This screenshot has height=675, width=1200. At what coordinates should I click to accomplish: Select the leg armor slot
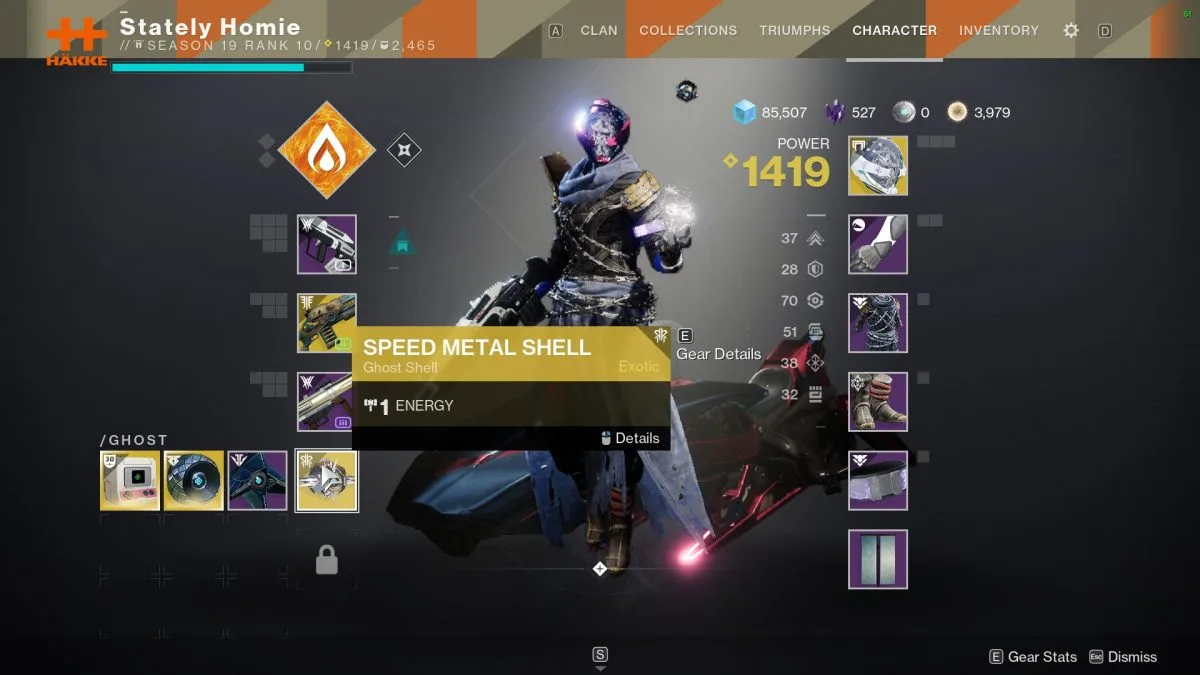878,402
